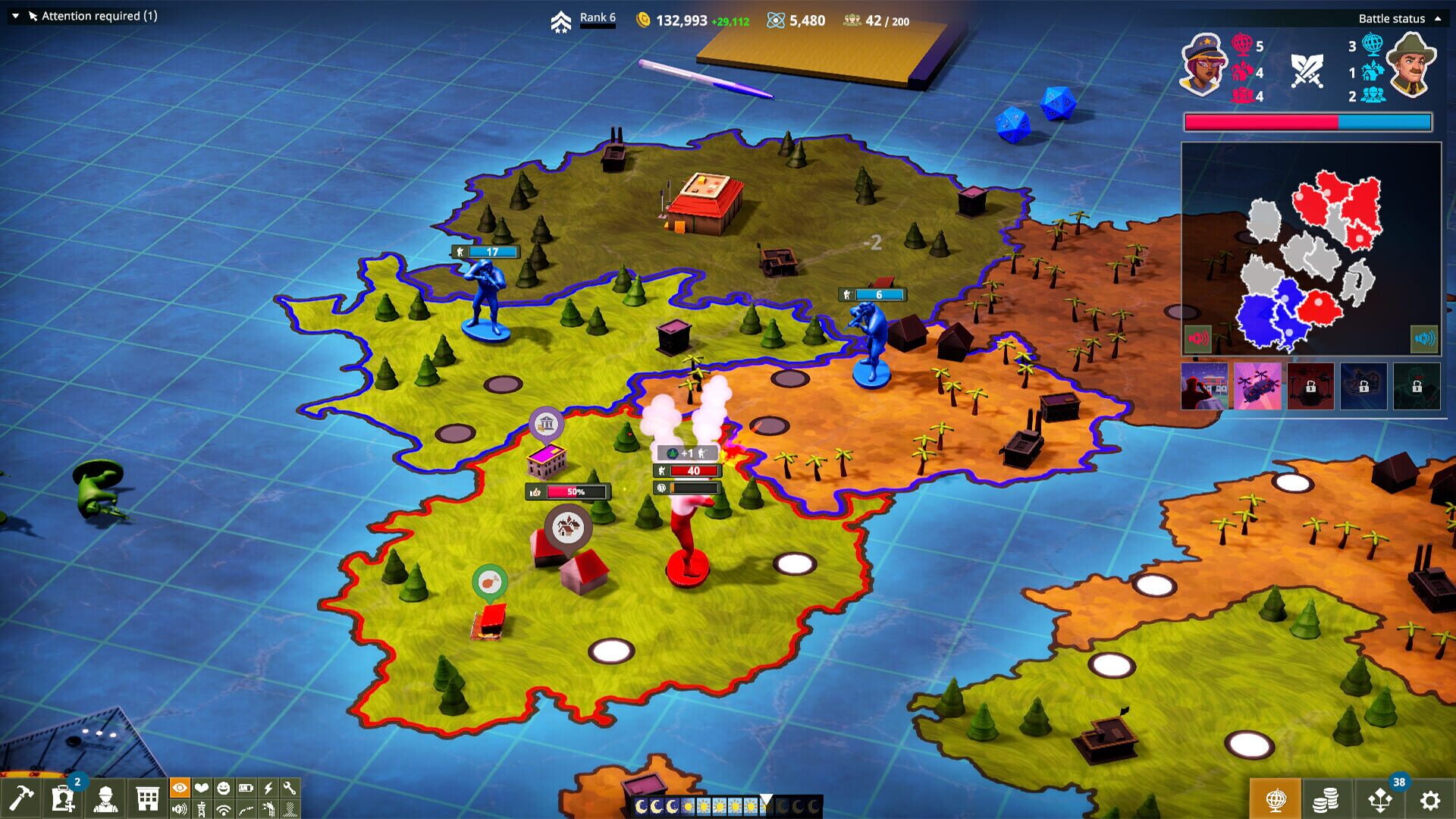Click the battery energy overlay icon
Viewport: 1456px width, 819px height.
pos(246,789)
